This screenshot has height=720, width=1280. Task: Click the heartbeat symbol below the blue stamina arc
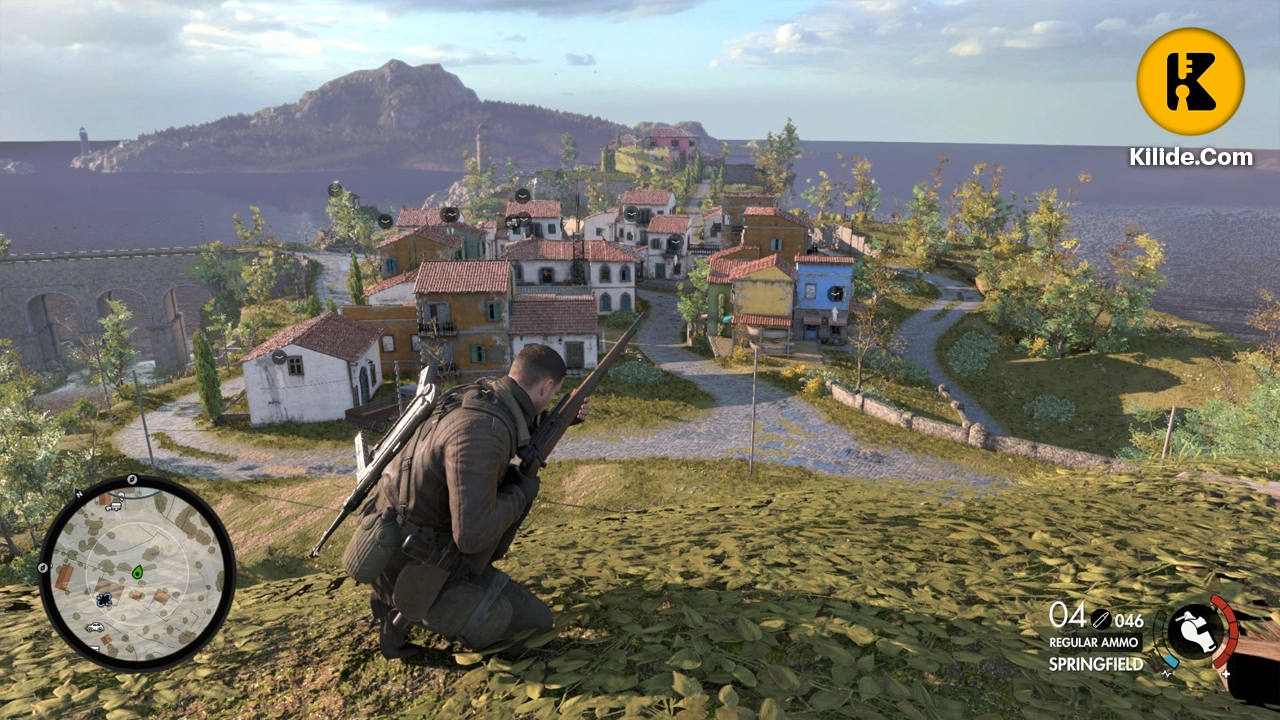[x=1167, y=674]
